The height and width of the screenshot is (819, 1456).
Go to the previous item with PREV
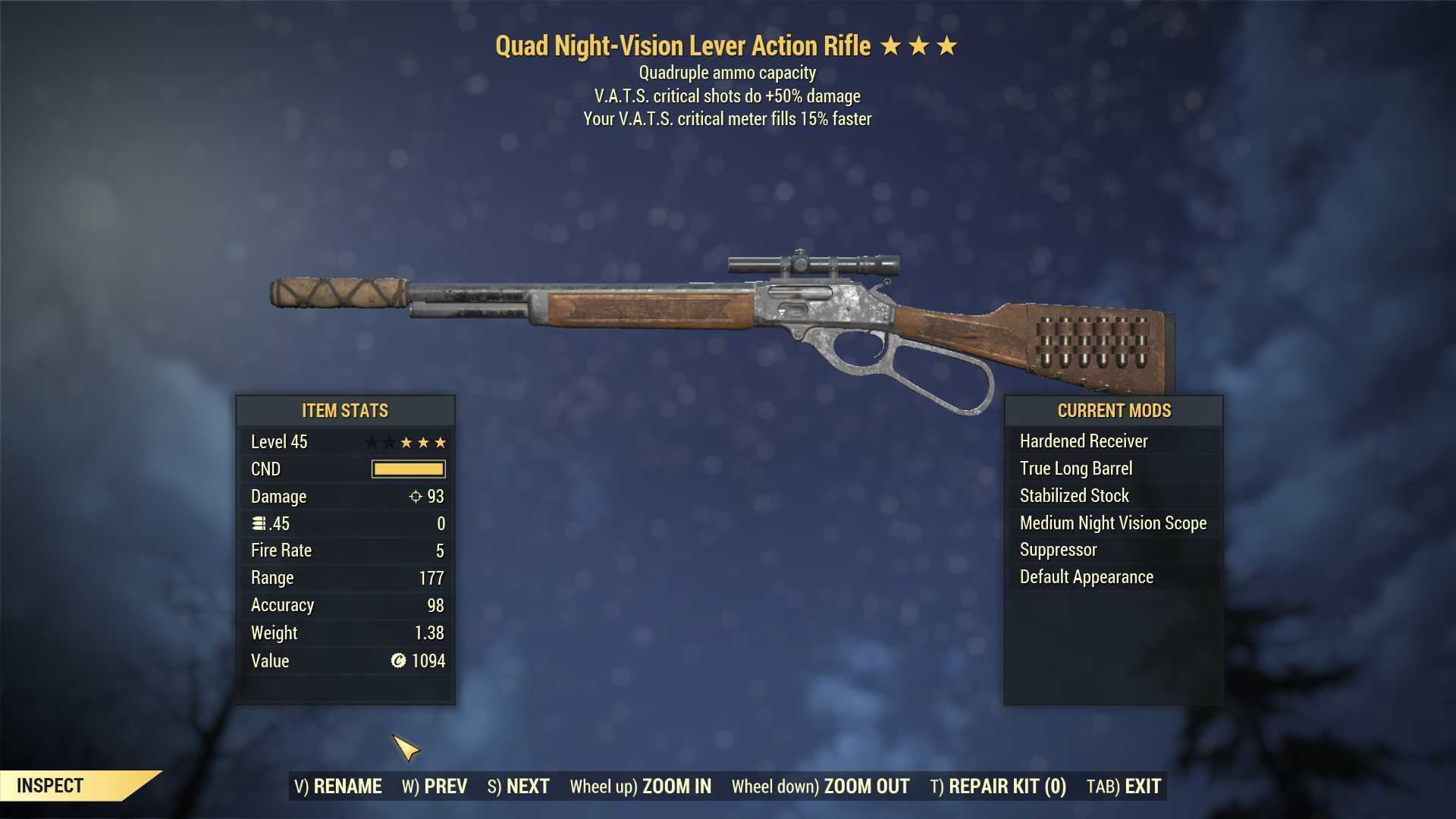pos(435,786)
